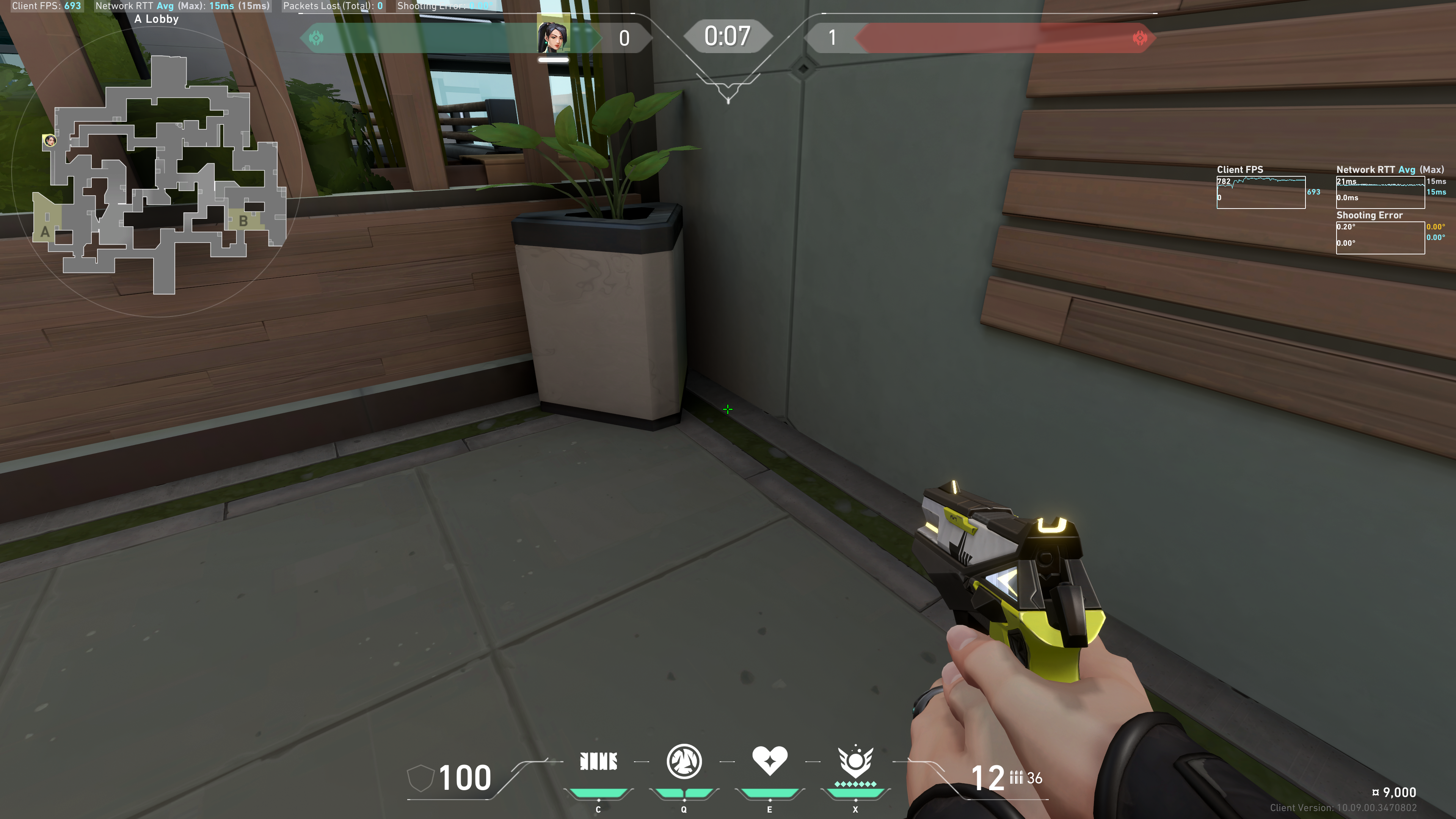Image resolution: width=1456 pixels, height=819 pixels.
Task: Click the Network RTT graph box
Action: [1380, 192]
